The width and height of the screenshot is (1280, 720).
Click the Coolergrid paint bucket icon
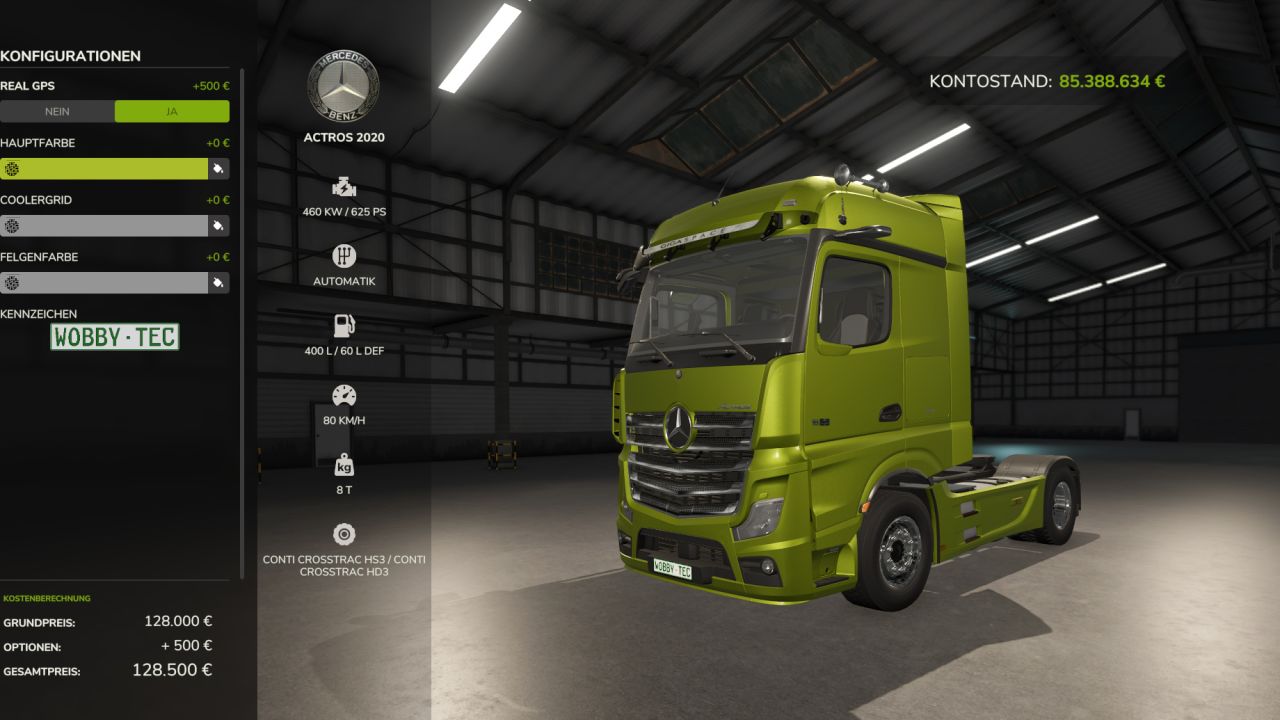click(218, 226)
